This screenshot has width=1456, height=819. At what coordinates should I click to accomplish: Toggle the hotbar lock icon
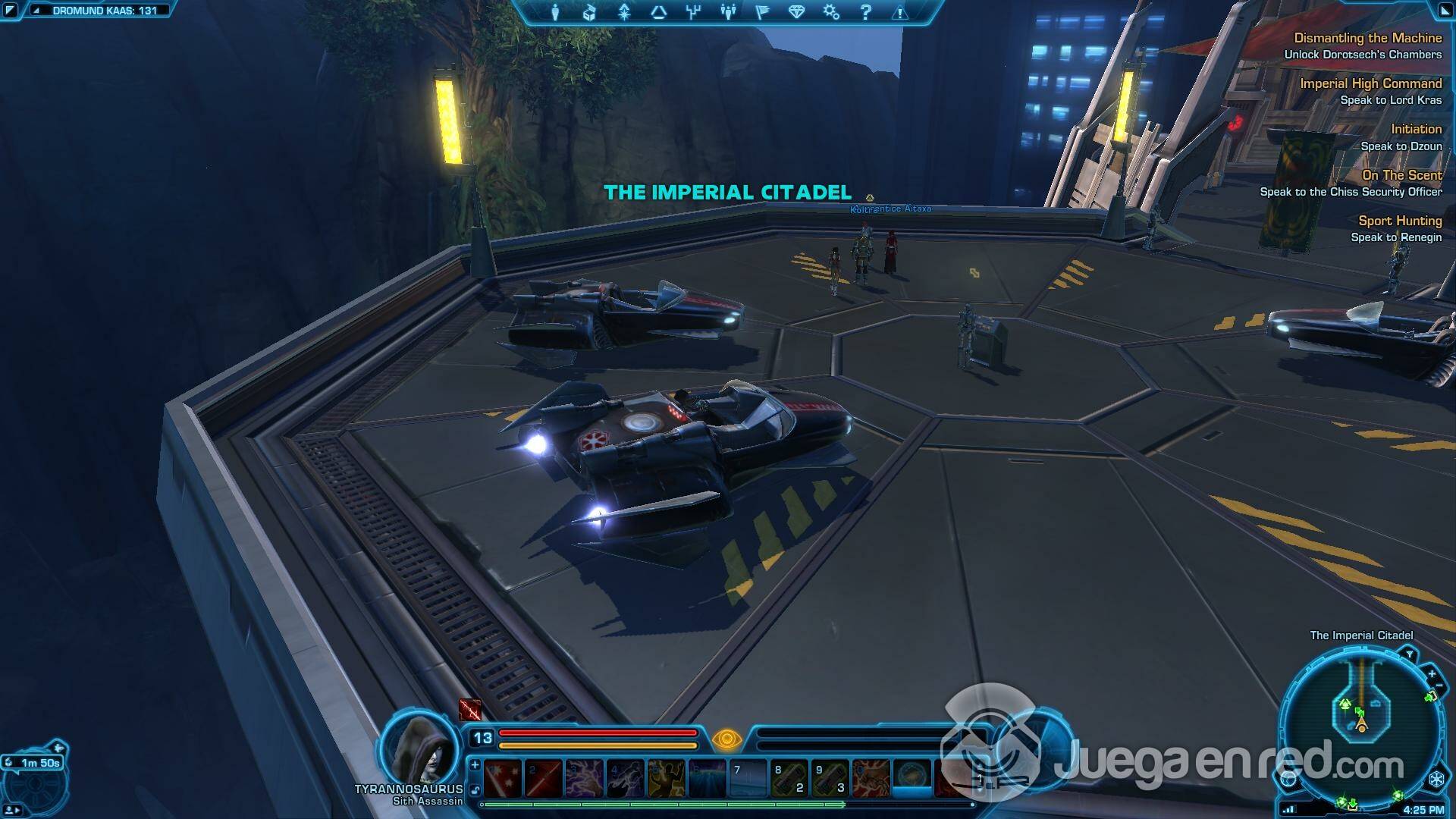(475, 789)
